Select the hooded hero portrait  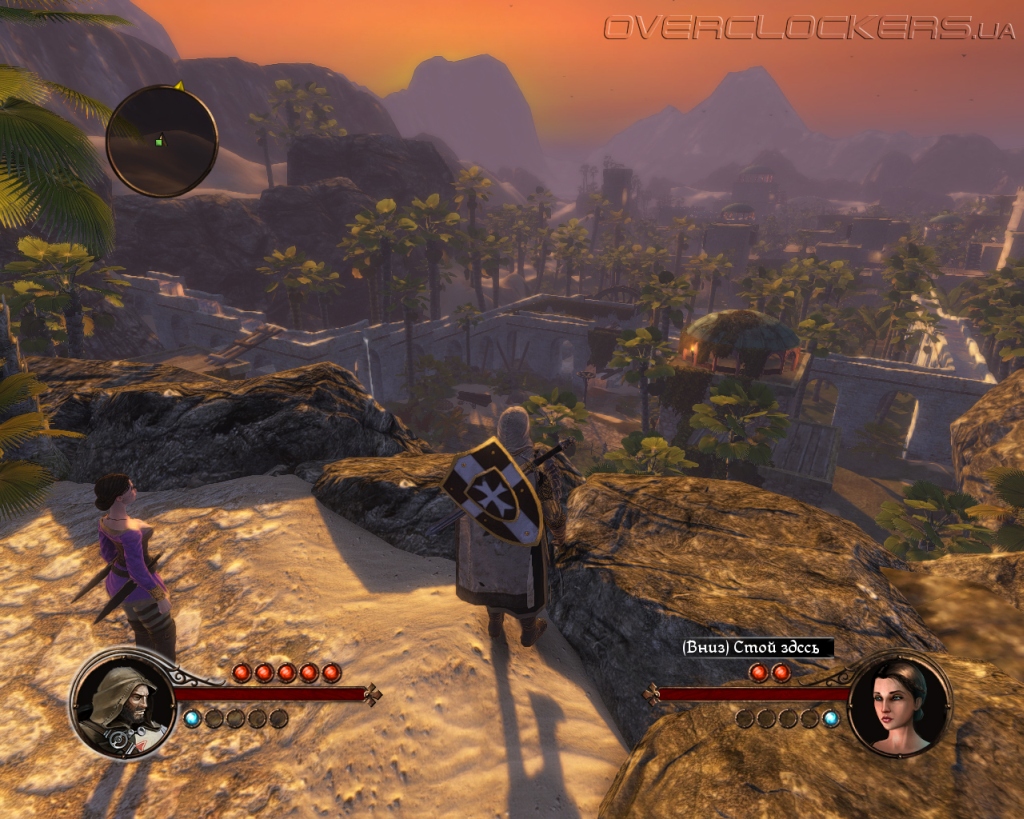click(123, 703)
